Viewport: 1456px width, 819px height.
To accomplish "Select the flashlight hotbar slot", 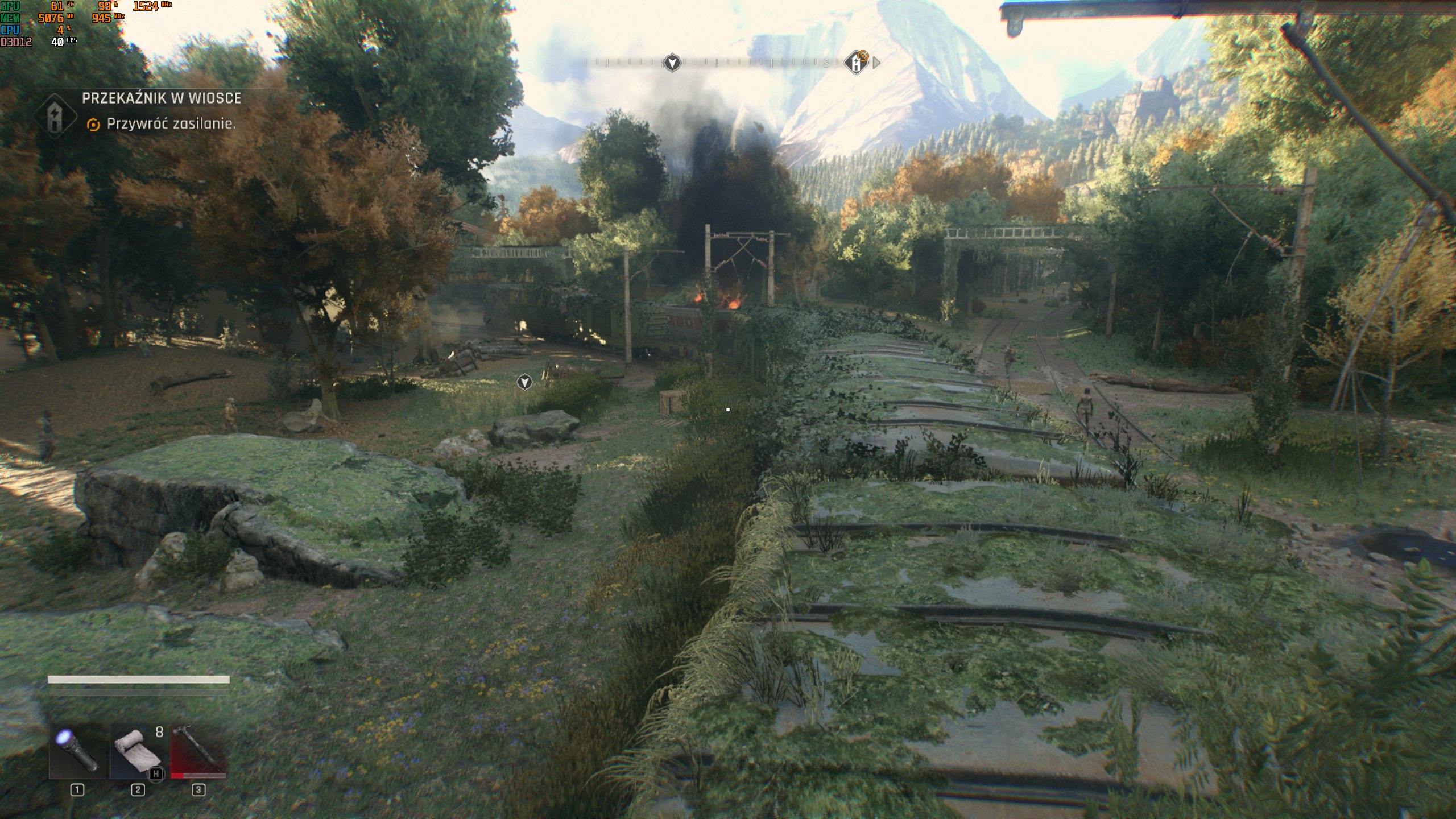I will point(77,751).
